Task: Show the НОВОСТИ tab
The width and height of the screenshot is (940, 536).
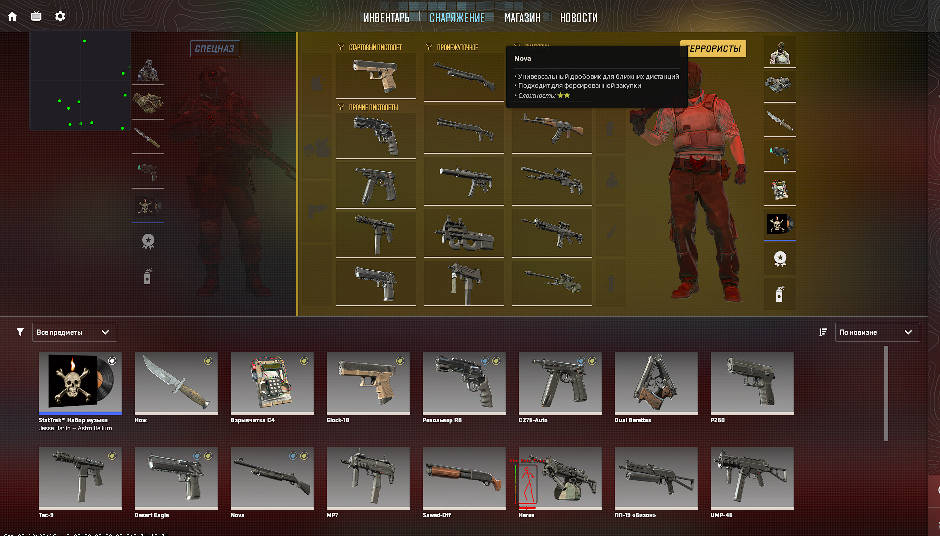Action: click(x=579, y=18)
